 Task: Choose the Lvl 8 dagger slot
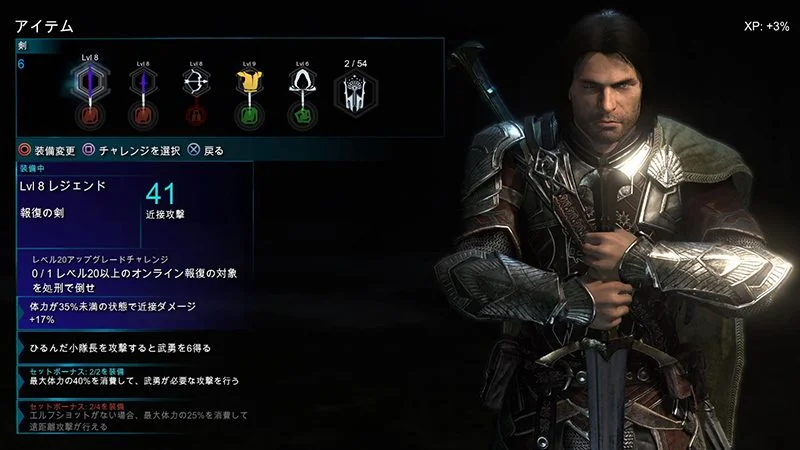point(141,88)
